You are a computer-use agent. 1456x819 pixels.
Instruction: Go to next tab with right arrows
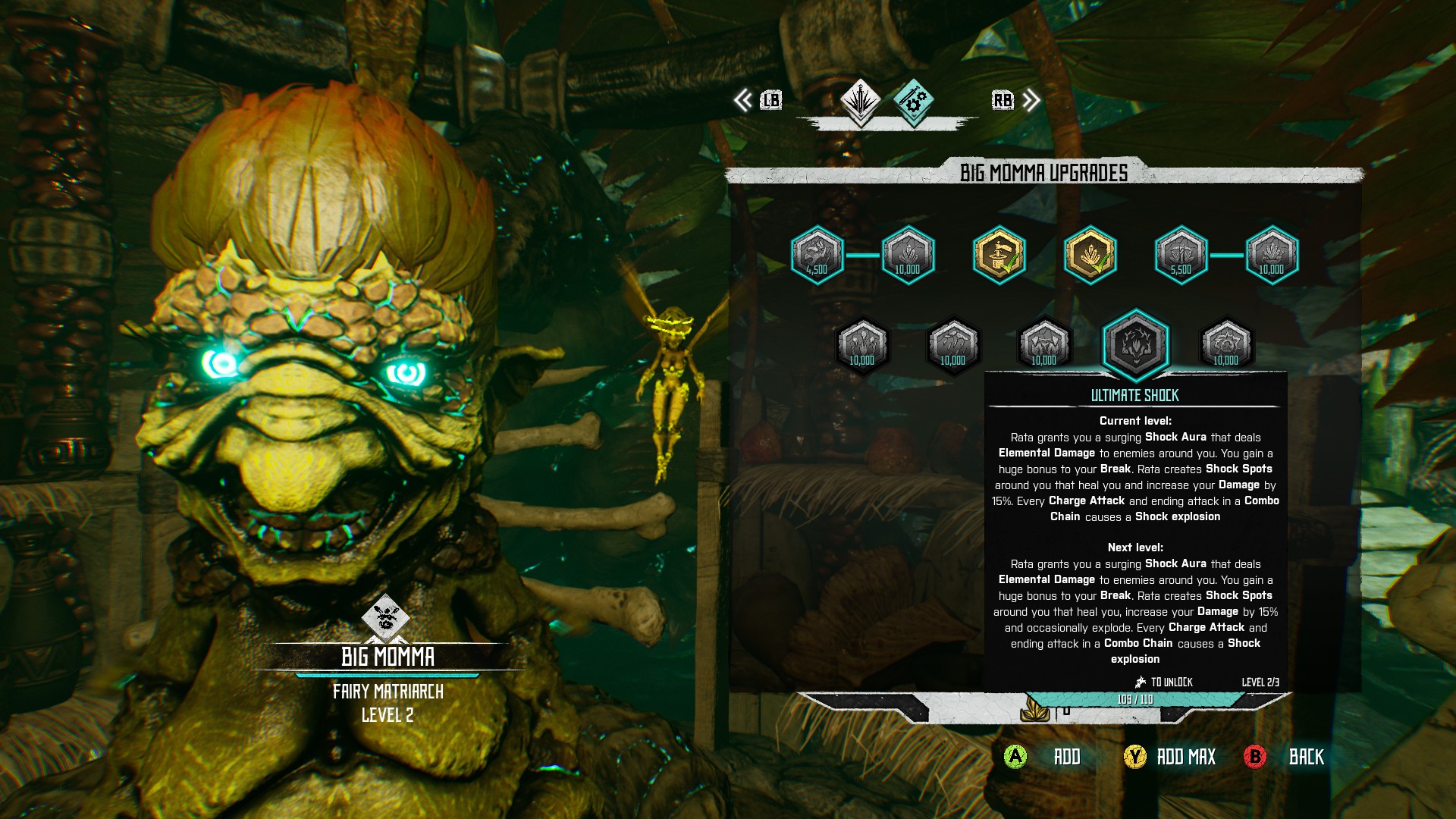click(x=1031, y=100)
